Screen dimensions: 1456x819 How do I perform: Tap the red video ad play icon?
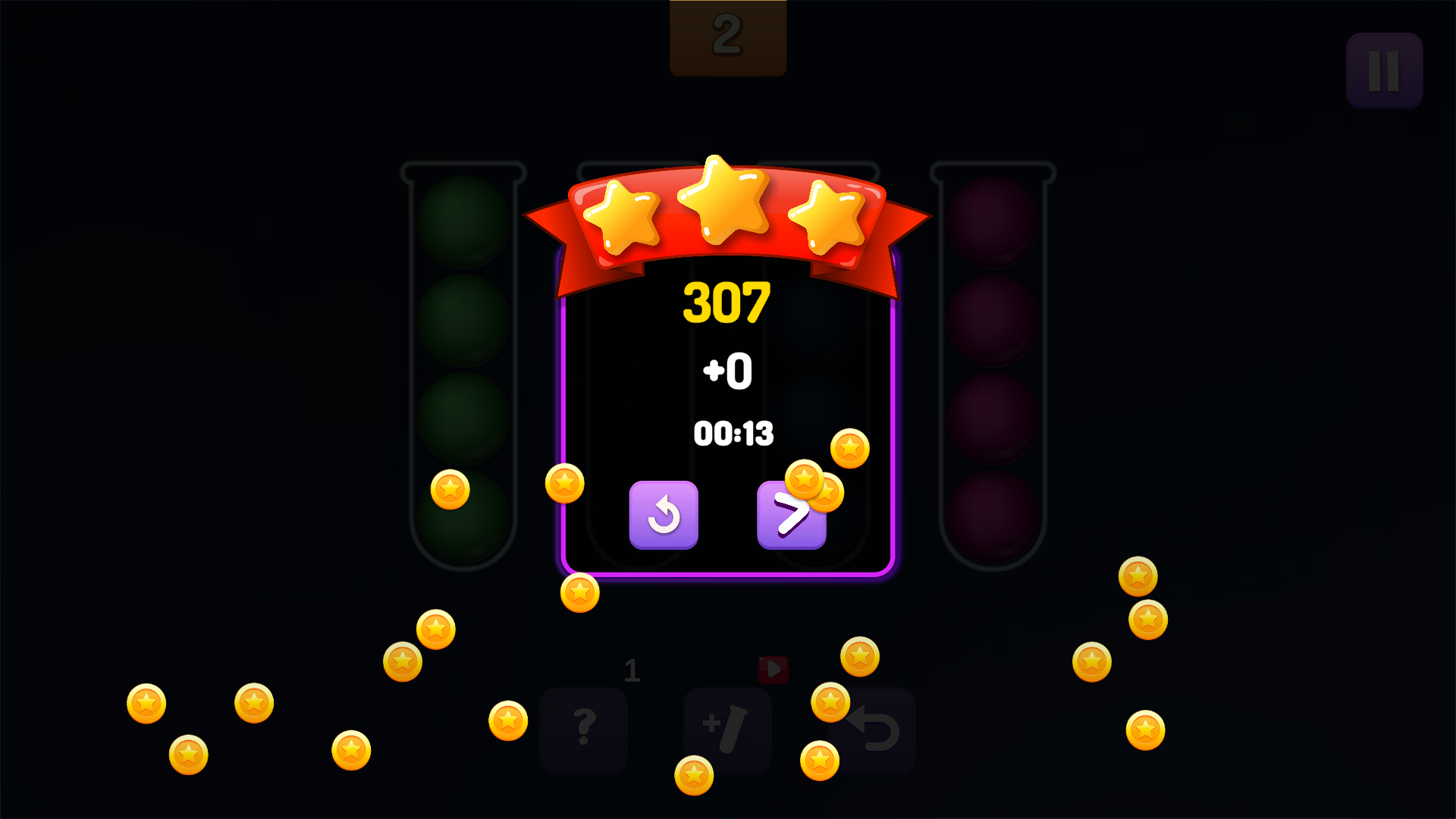tap(773, 671)
